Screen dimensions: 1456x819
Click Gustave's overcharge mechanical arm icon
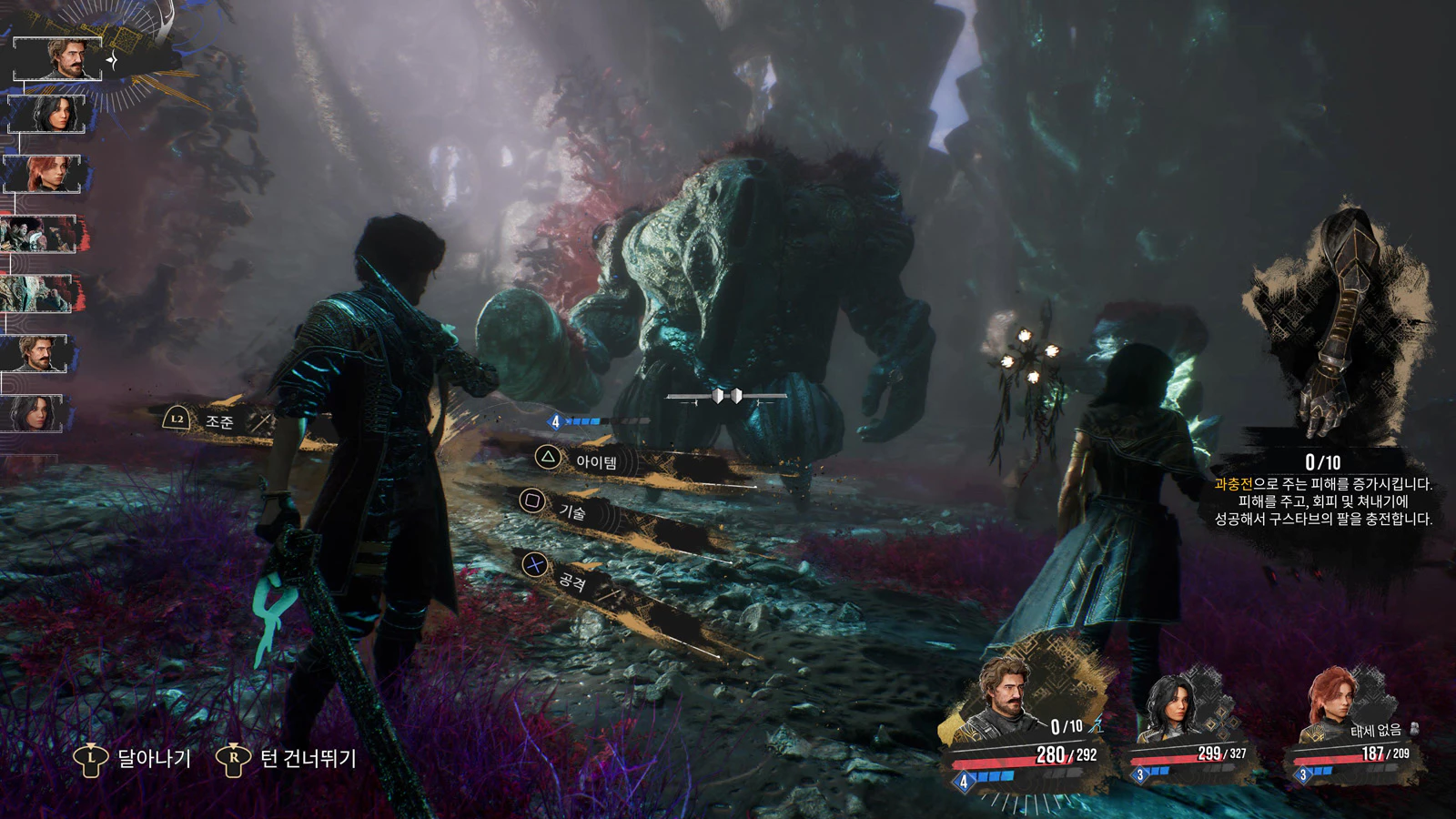pos(1338,328)
